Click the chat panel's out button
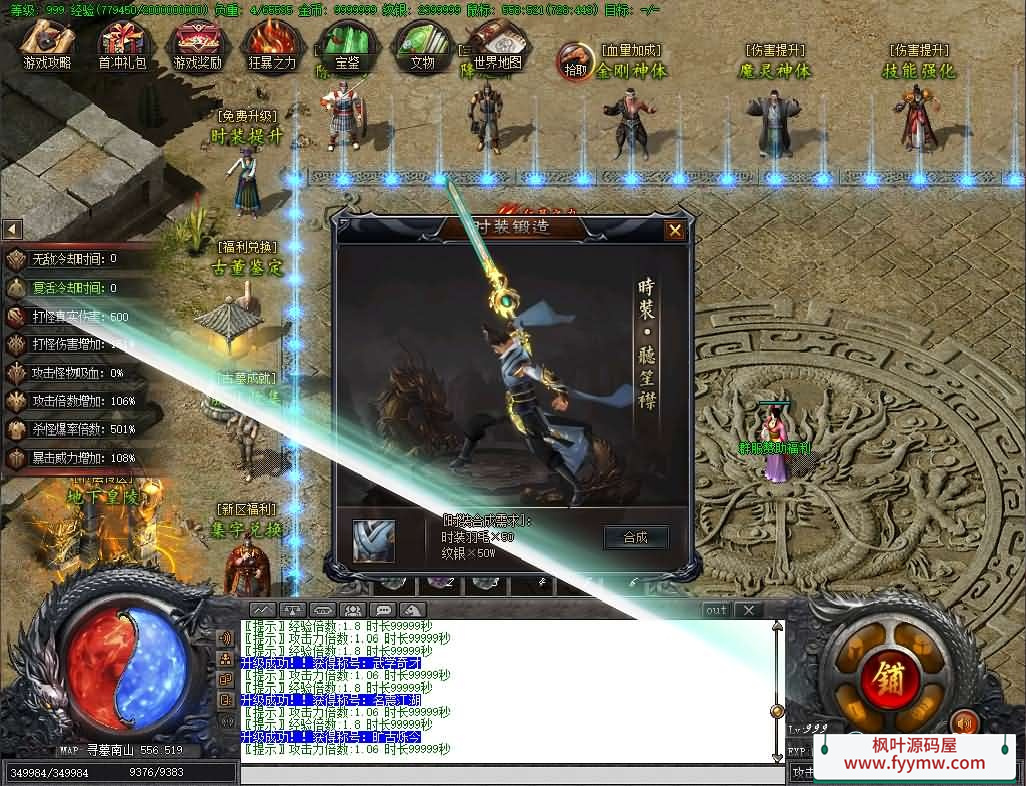1026x786 pixels. (716, 610)
